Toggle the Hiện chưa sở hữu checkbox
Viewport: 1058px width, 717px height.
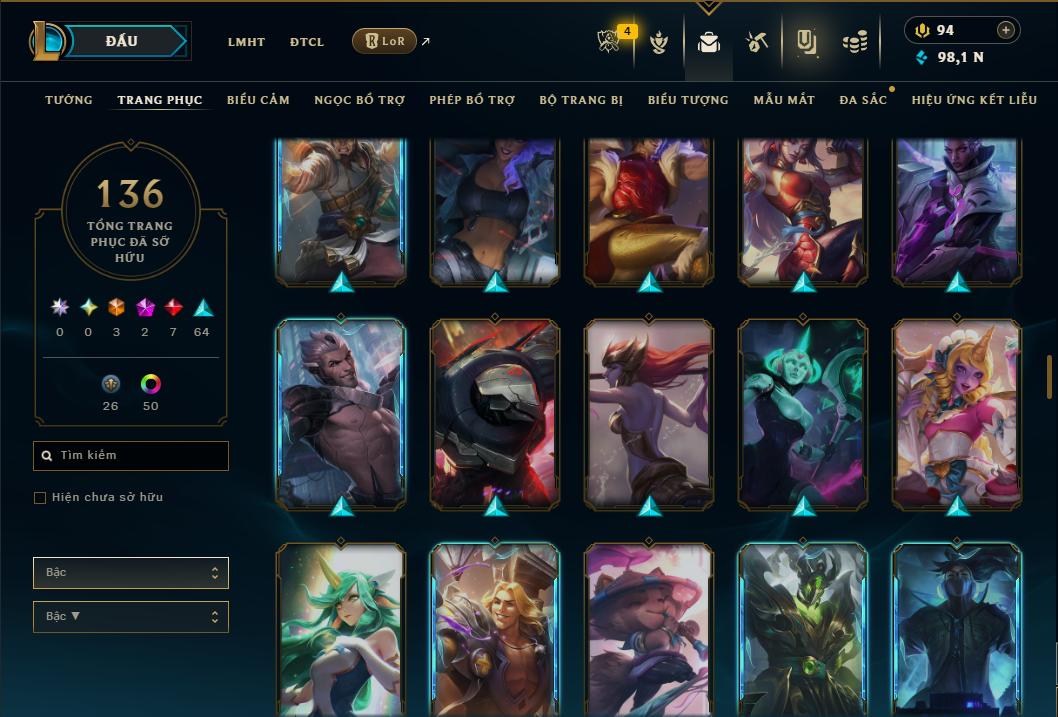[40, 497]
